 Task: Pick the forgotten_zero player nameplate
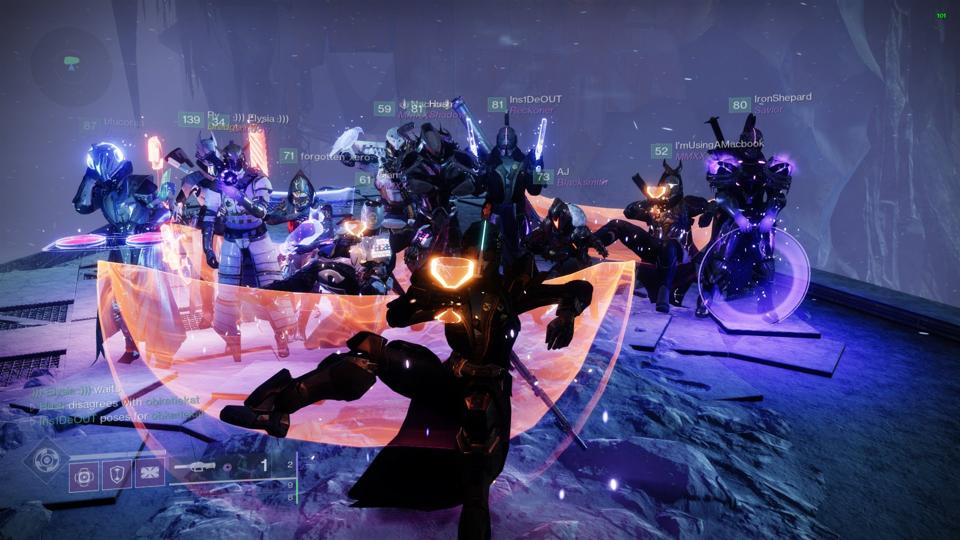[x=338, y=155]
